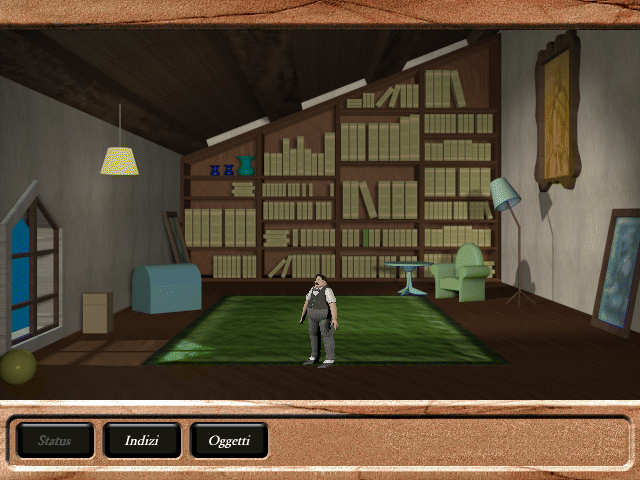Click the Status button

tap(55, 440)
